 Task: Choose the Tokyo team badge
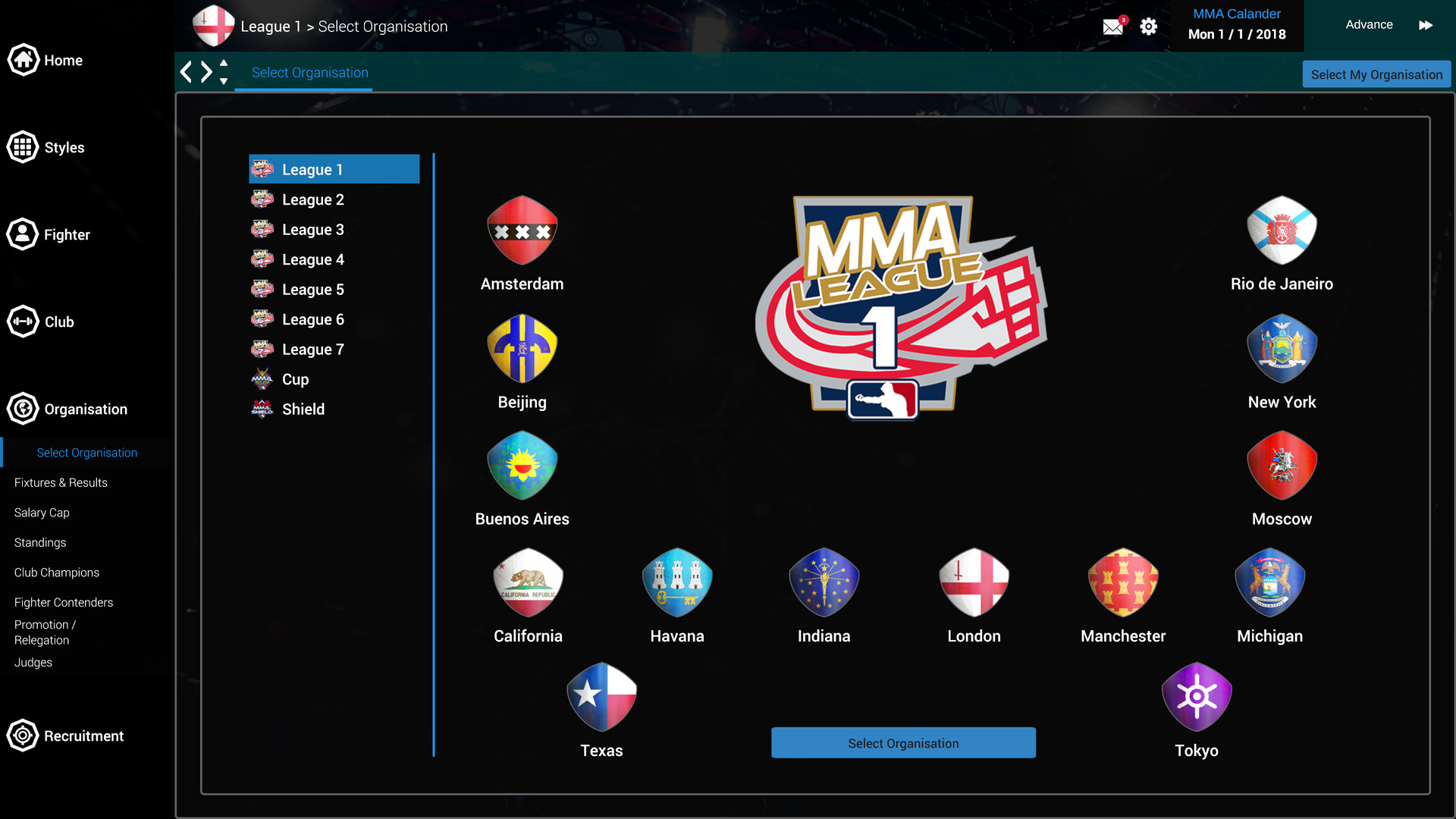pos(1197,696)
